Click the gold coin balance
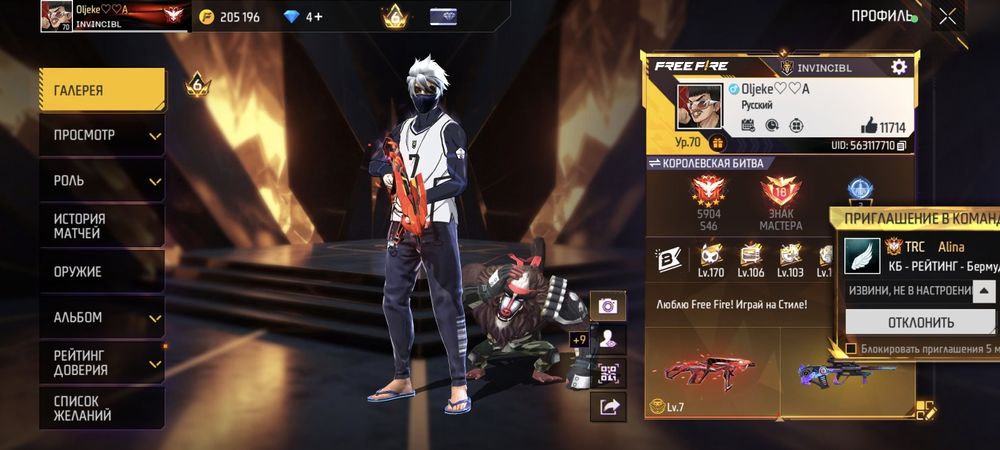This screenshot has height=450, width=1000. [x=228, y=17]
